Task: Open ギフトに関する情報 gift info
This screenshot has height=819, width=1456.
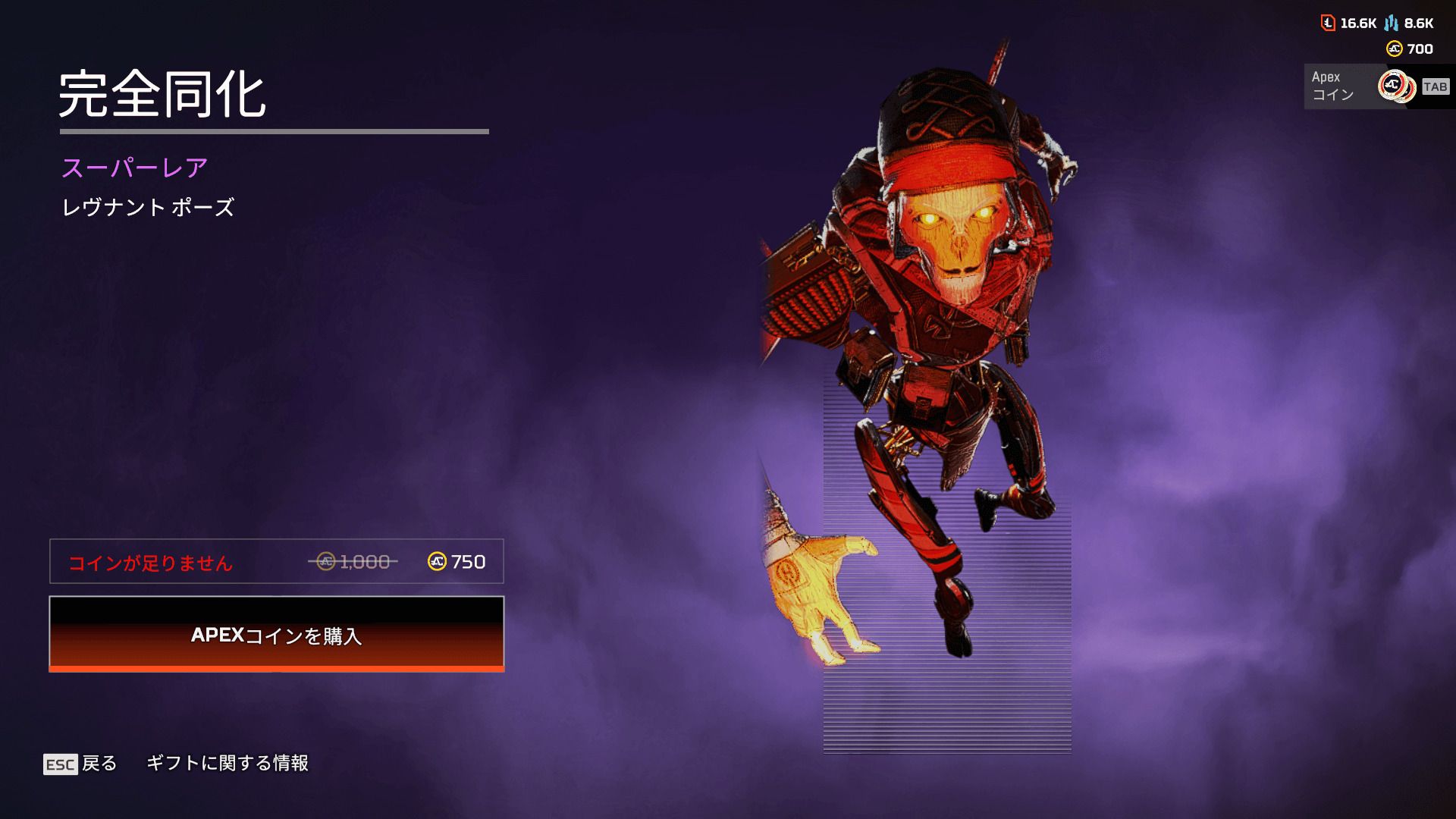Action: (x=227, y=763)
